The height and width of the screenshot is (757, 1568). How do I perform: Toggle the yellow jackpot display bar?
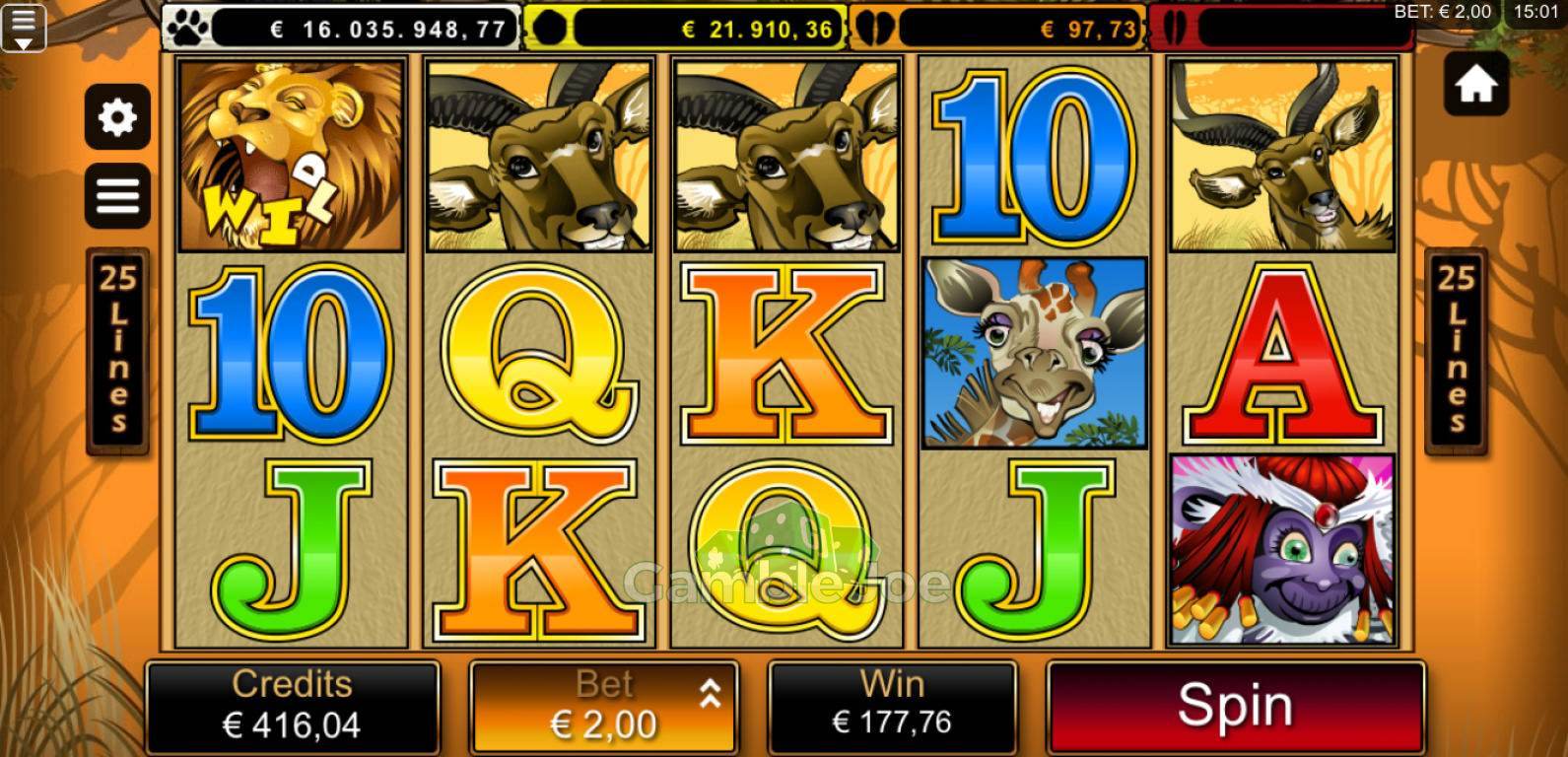pyautogui.click(x=685, y=27)
